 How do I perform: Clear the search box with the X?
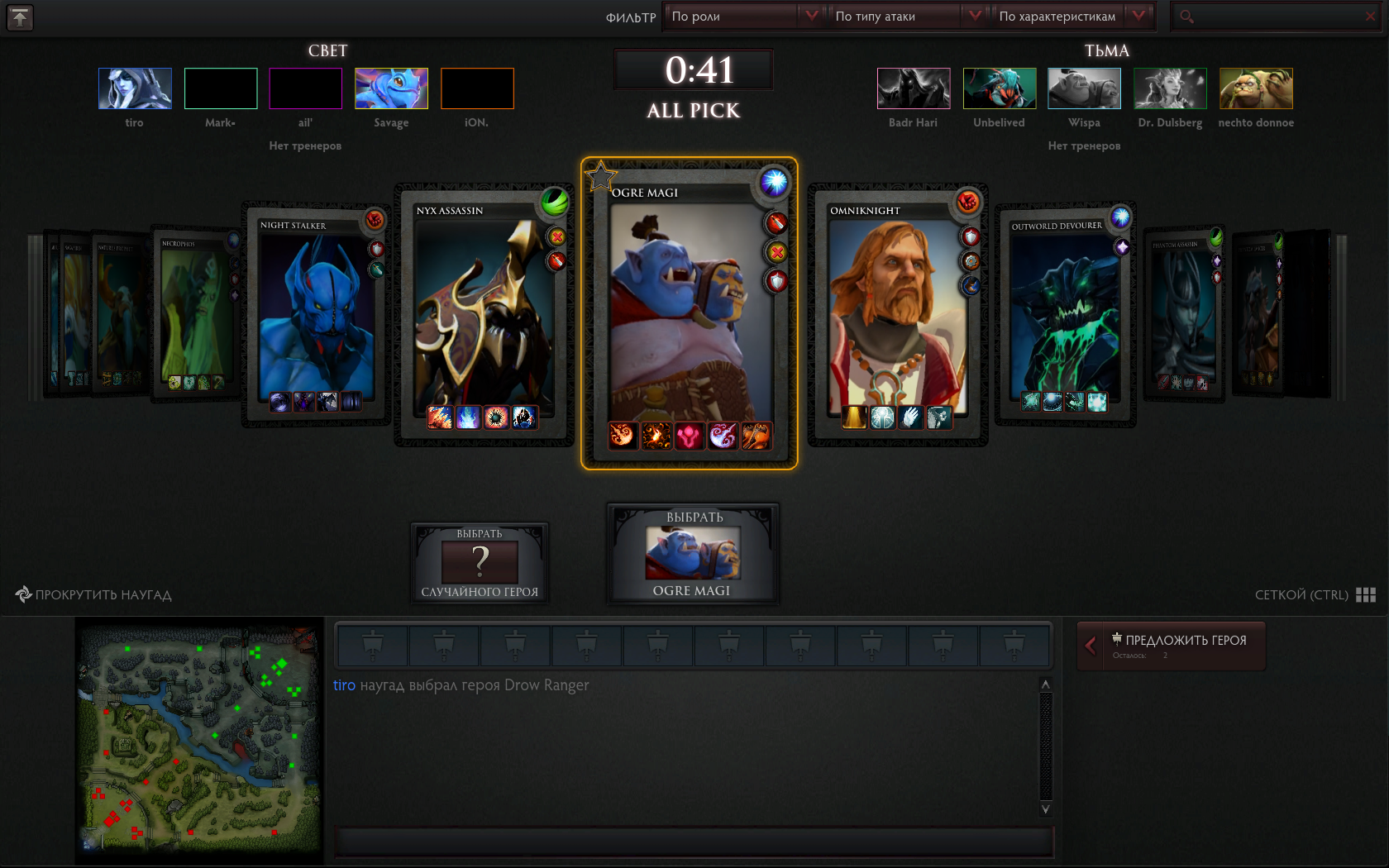point(1370,17)
